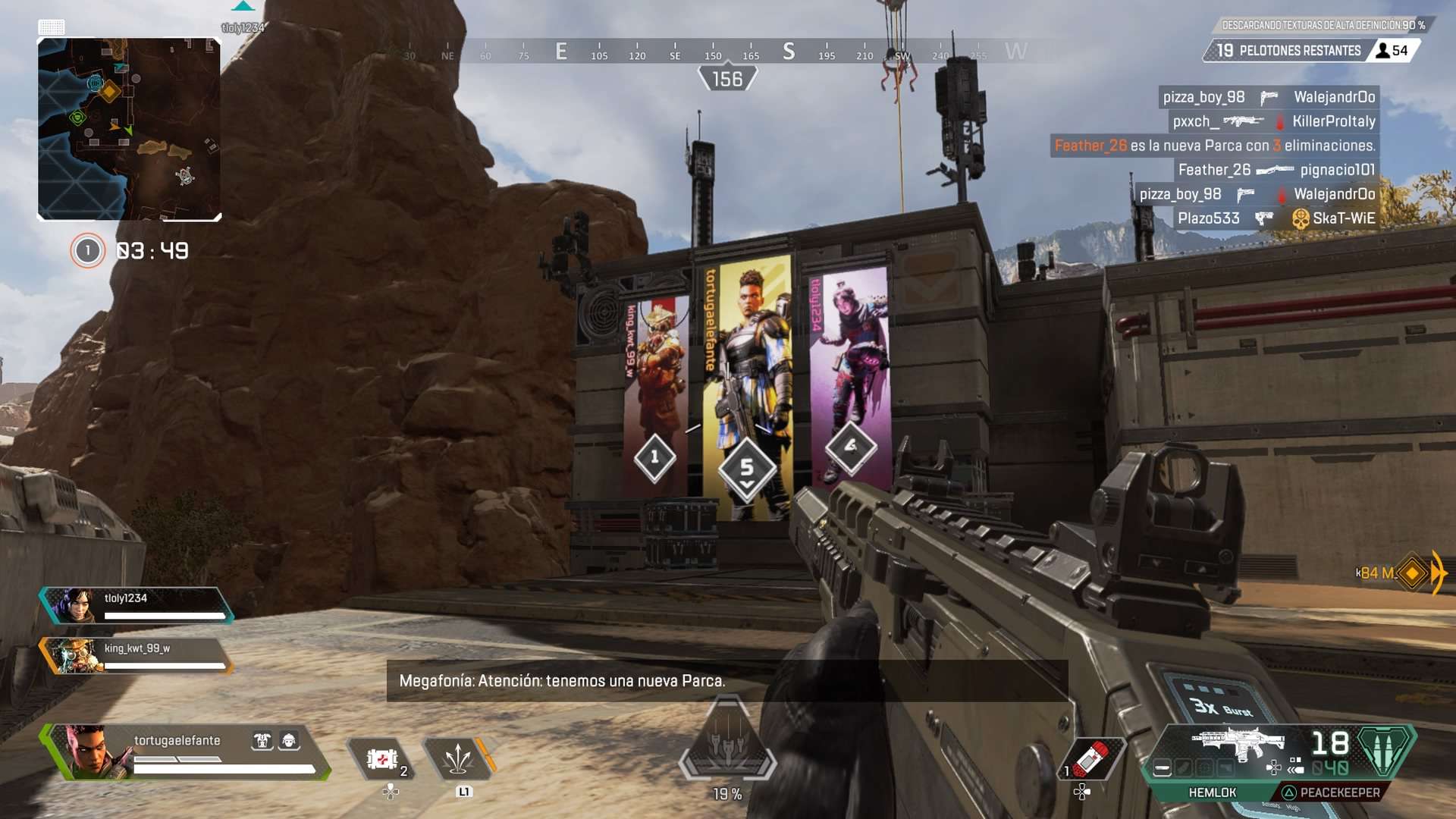Click the 84 M ping waypoint marker

[1411, 573]
